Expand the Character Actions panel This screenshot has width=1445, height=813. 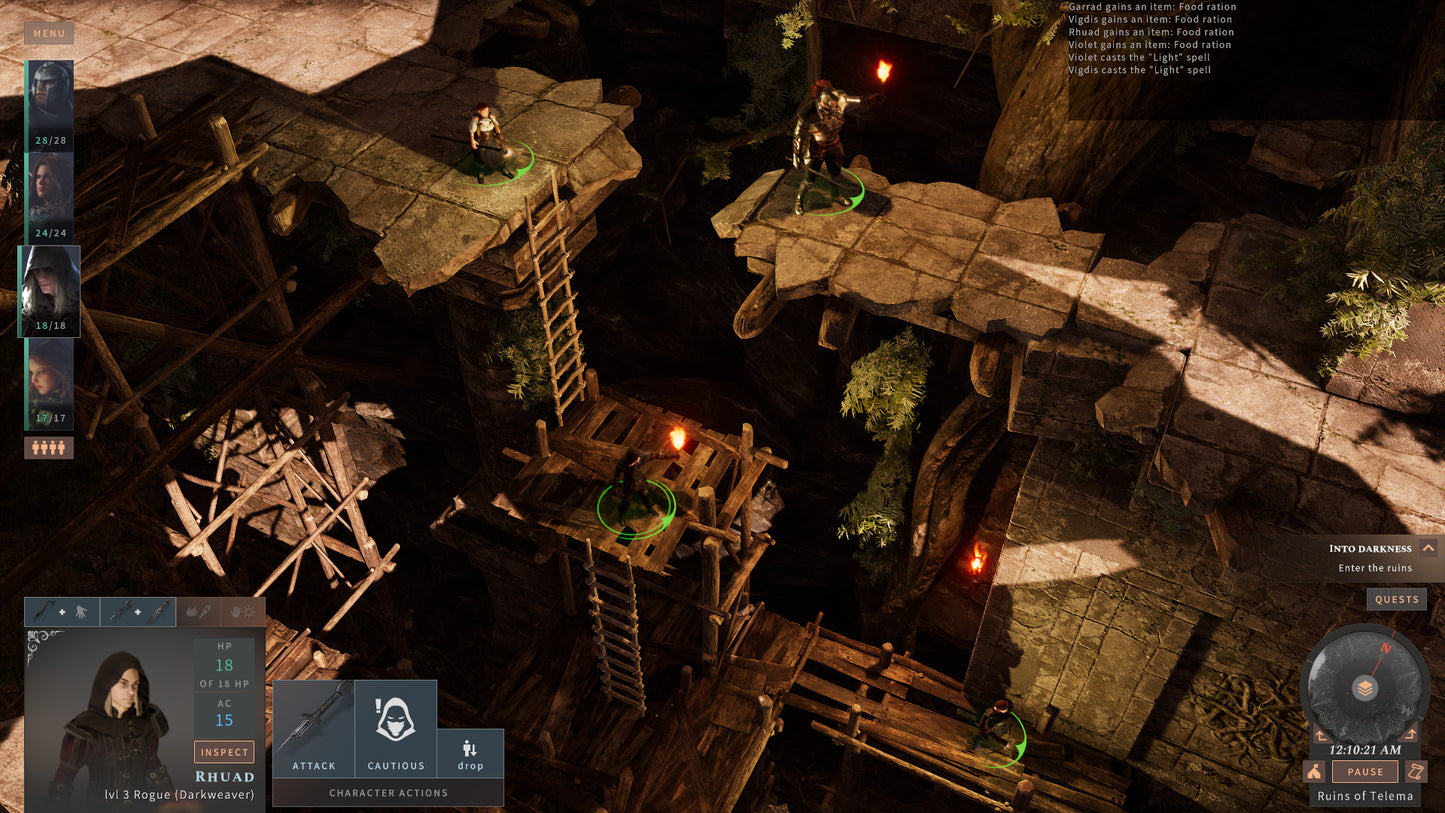pyautogui.click(x=387, y=792)
